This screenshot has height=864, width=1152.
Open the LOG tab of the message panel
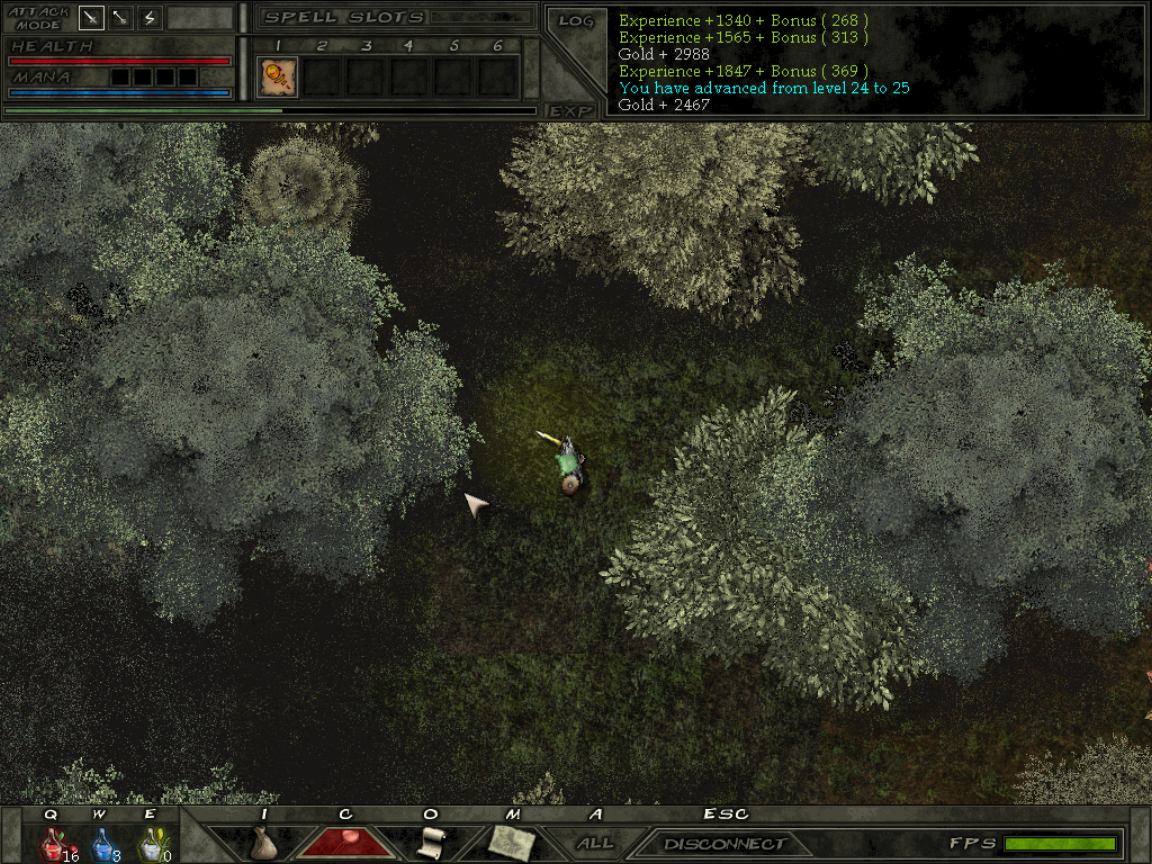pyautogui.click(x=576, y=21)
